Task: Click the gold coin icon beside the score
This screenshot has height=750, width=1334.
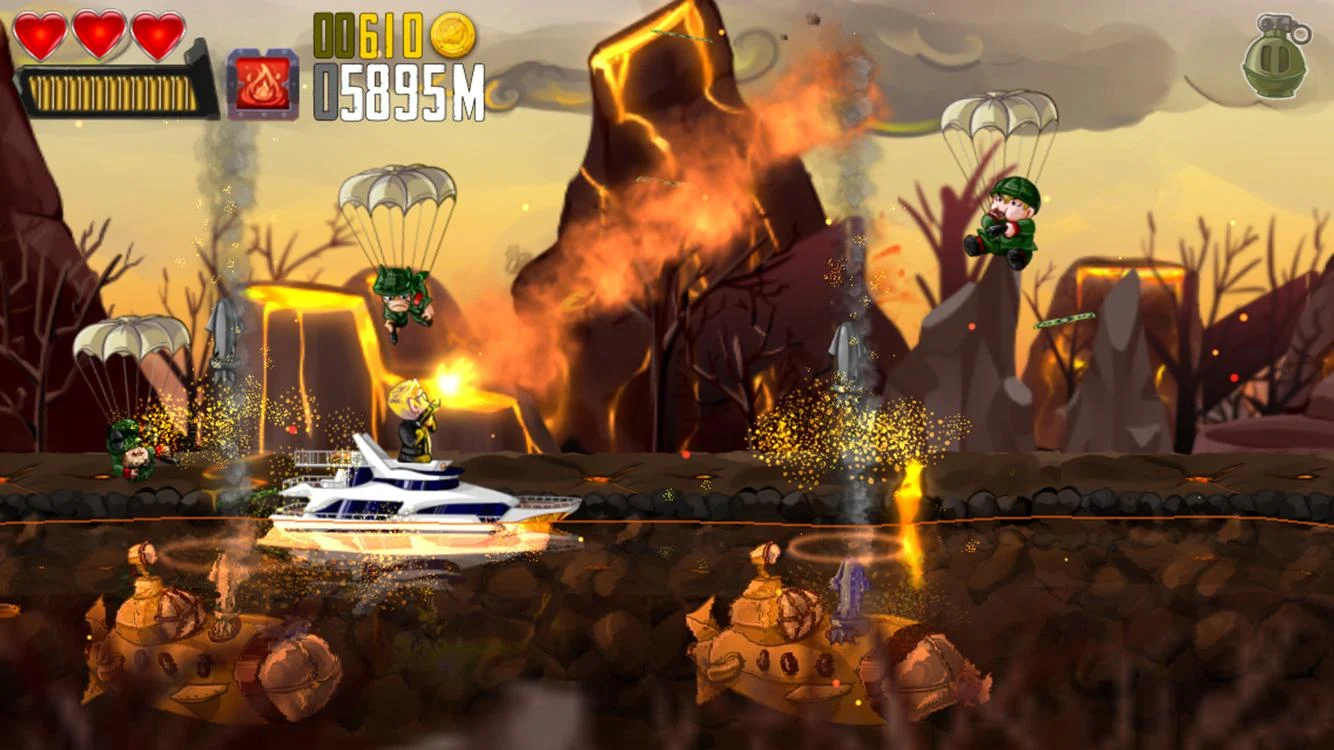Action: pos(451,32)
